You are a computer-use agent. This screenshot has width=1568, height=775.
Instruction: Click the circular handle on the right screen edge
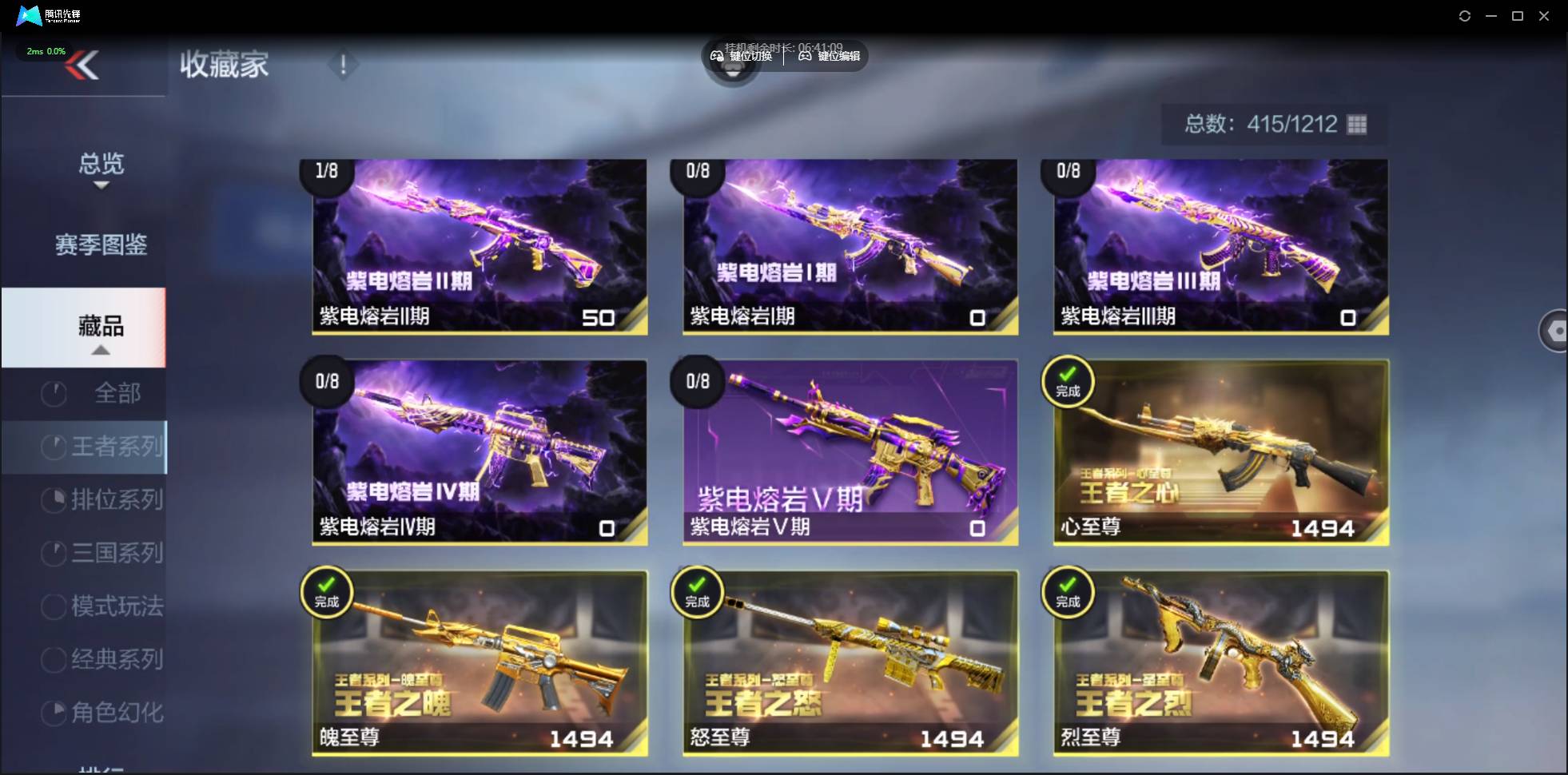point(1555,330)
